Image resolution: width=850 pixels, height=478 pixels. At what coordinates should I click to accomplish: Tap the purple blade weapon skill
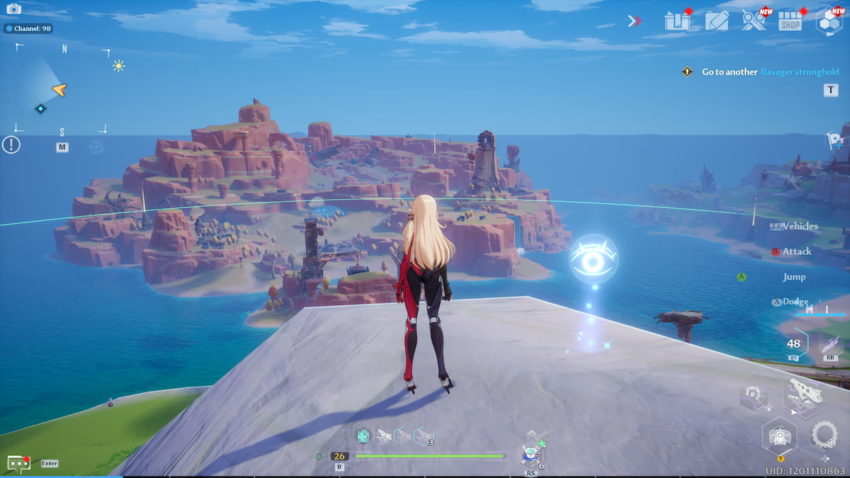pyautogui.click(x=829, y=345)
